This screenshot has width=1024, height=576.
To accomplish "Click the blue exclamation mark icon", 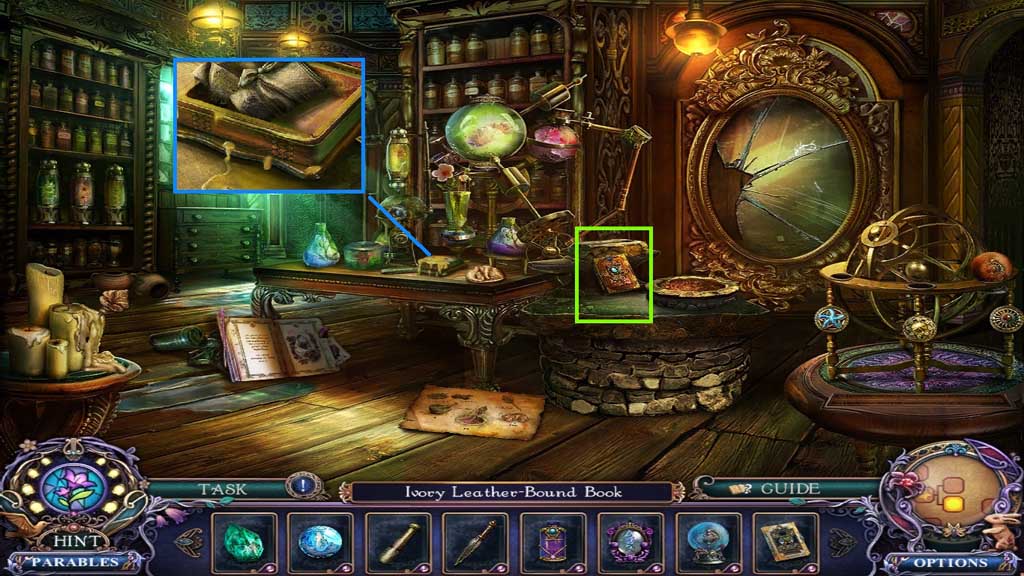I will (303, 489).
